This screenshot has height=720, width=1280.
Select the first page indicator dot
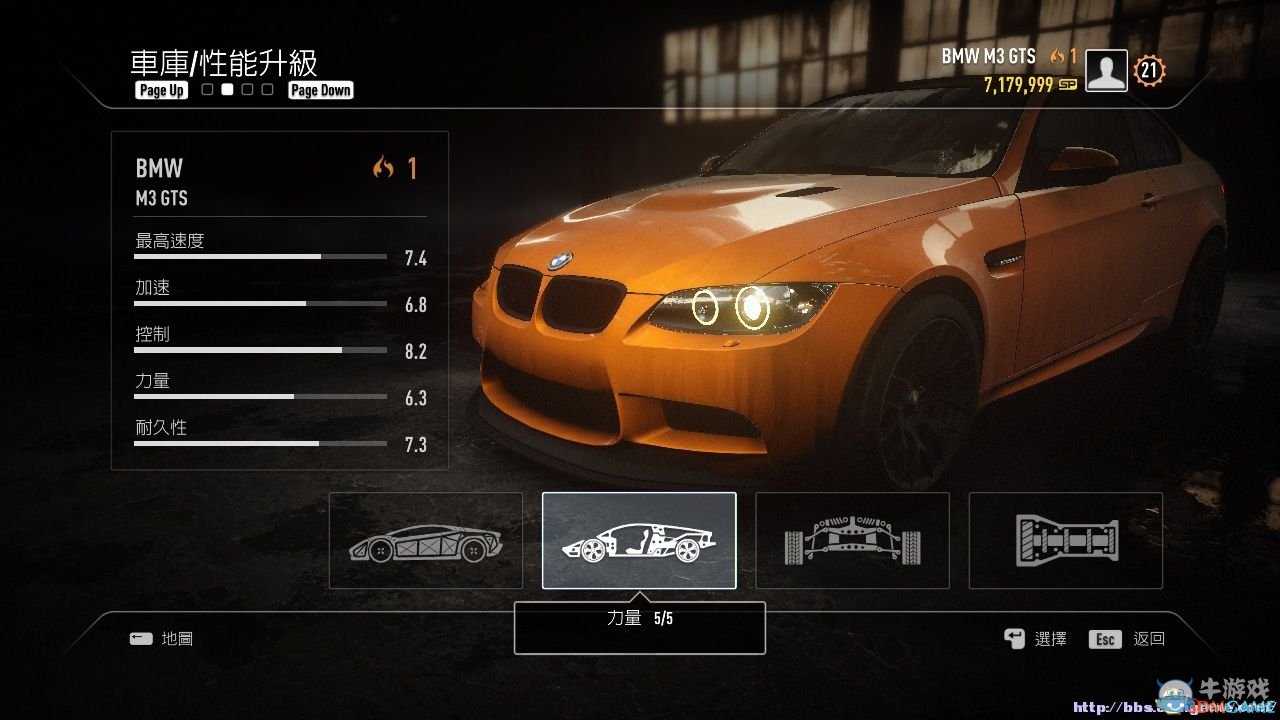coord(205,89)
